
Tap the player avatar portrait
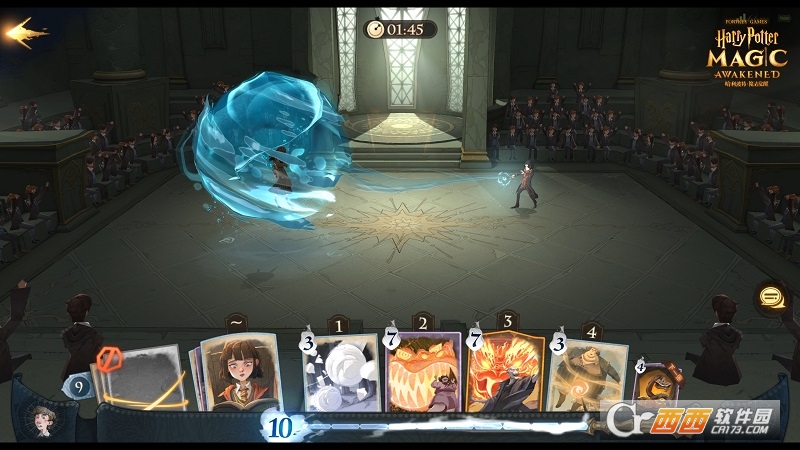tap(43, 418)
